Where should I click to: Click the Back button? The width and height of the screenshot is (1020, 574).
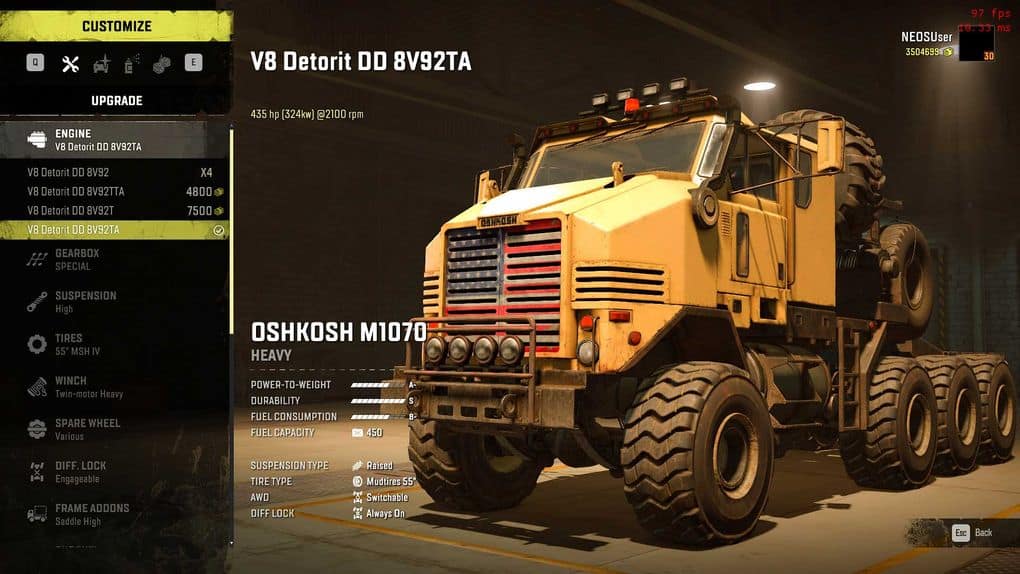click(972, 533)
